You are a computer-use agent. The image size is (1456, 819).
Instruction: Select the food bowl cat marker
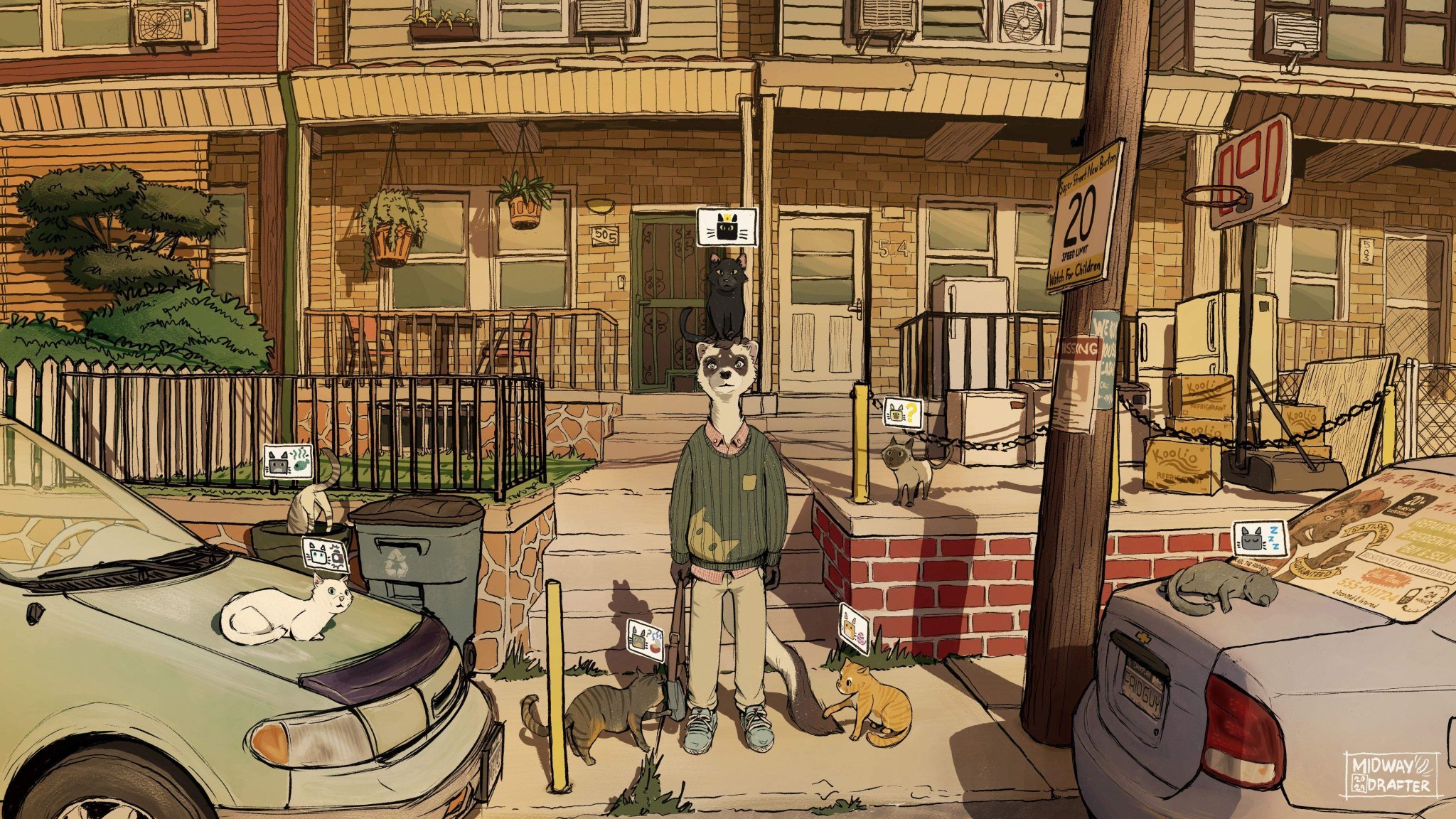645,636
